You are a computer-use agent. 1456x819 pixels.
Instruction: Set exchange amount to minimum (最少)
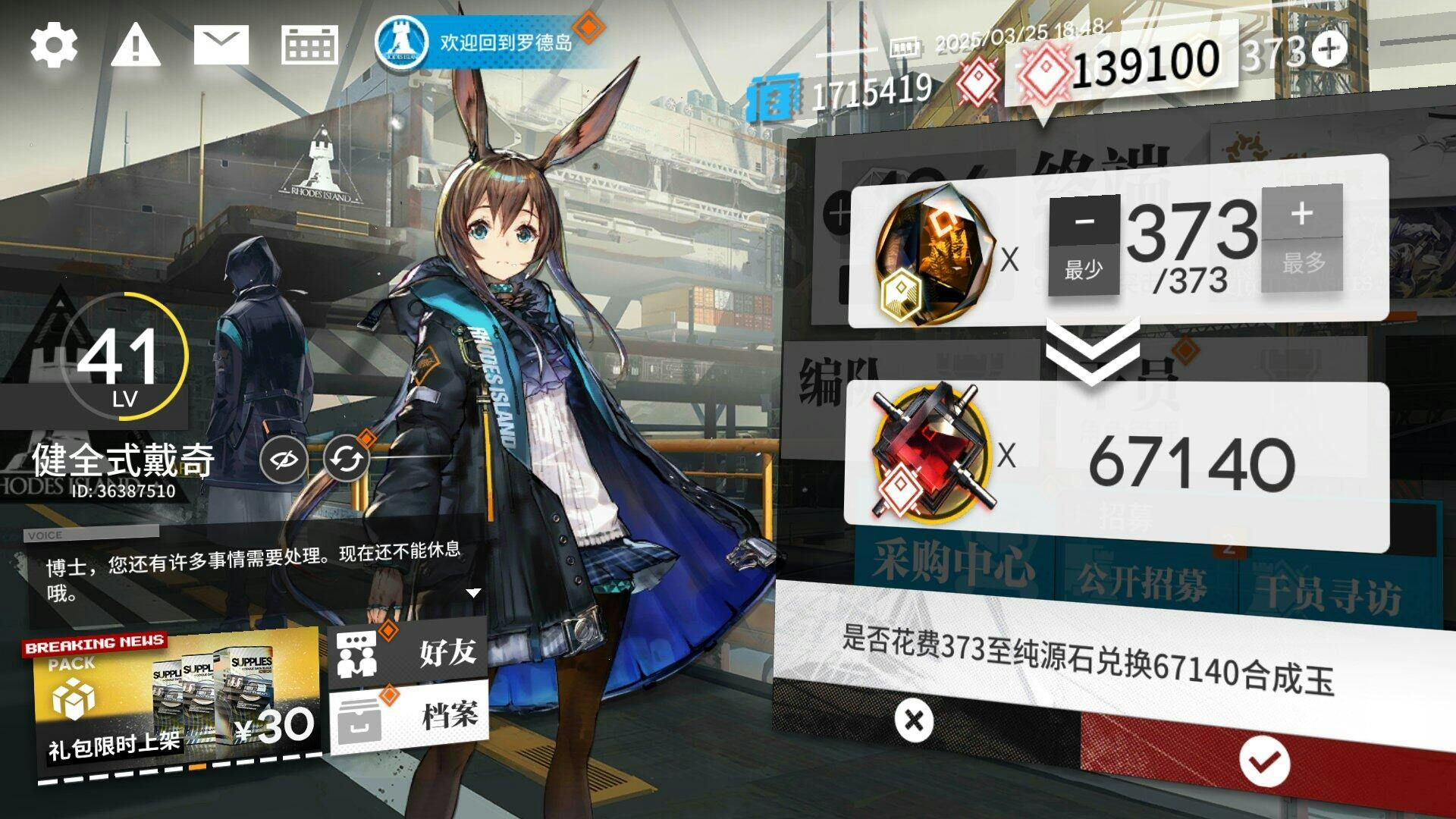pyautogui.click(x=1084, y=269)
